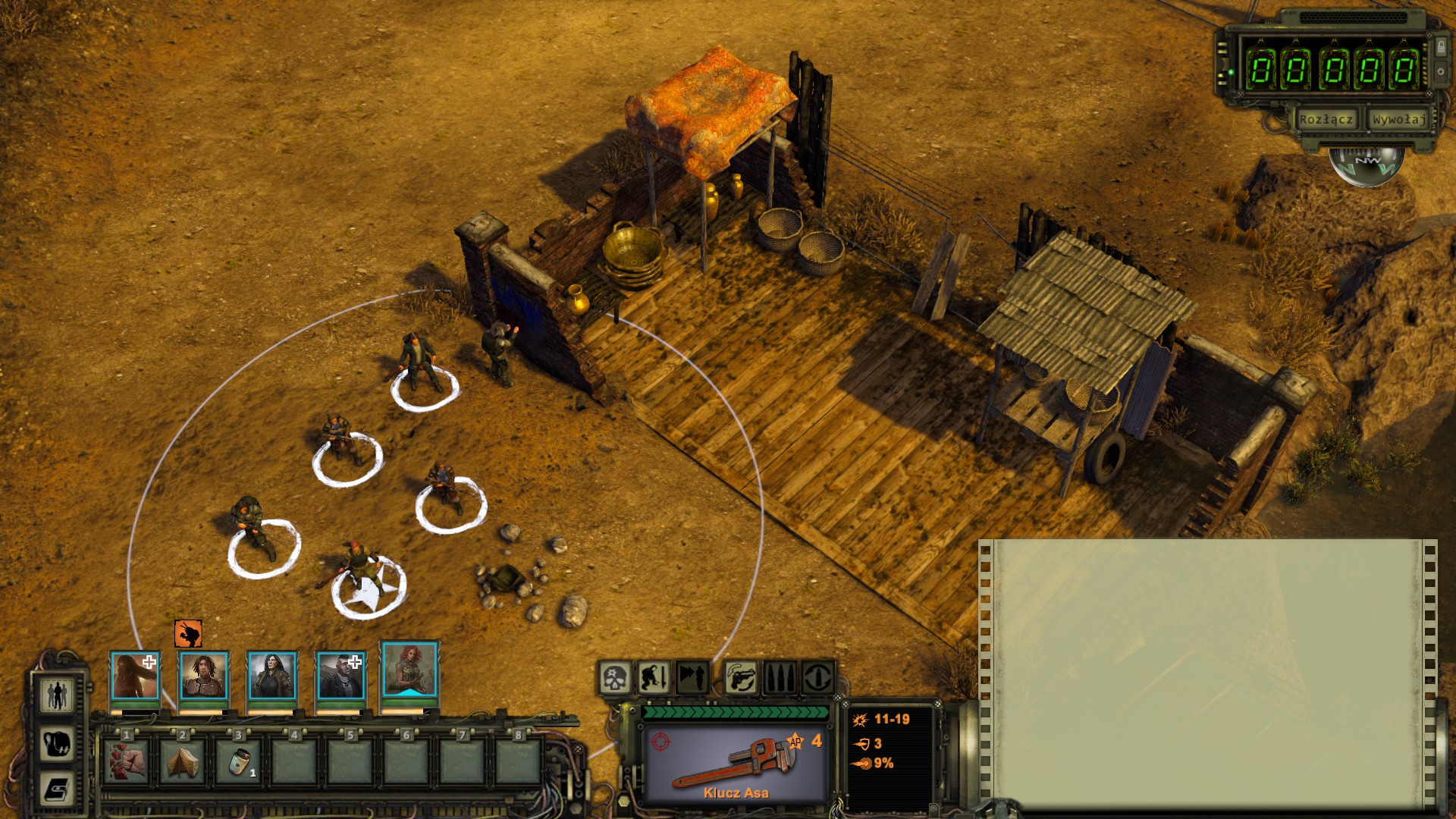
Task: Activate the skull headshot action button
Action: click(x=615, y=677)
